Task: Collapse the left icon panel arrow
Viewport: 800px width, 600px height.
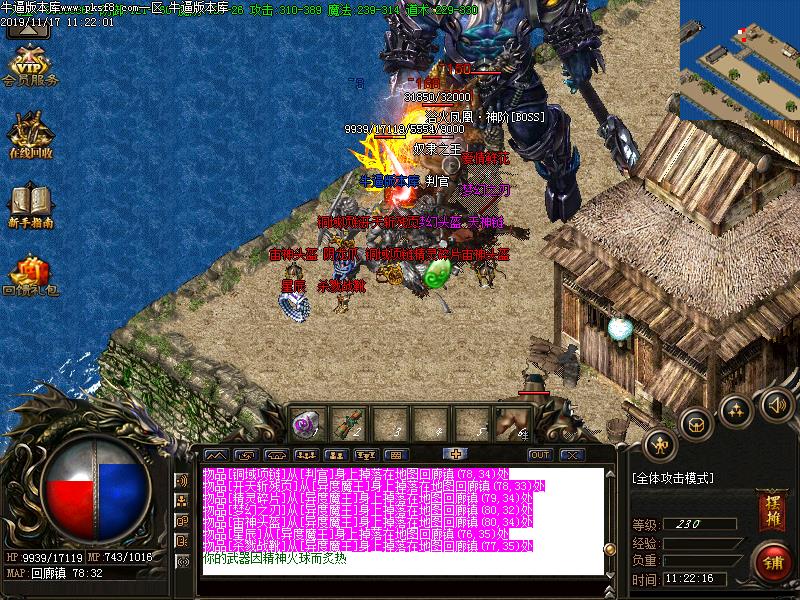Action: 30,27
